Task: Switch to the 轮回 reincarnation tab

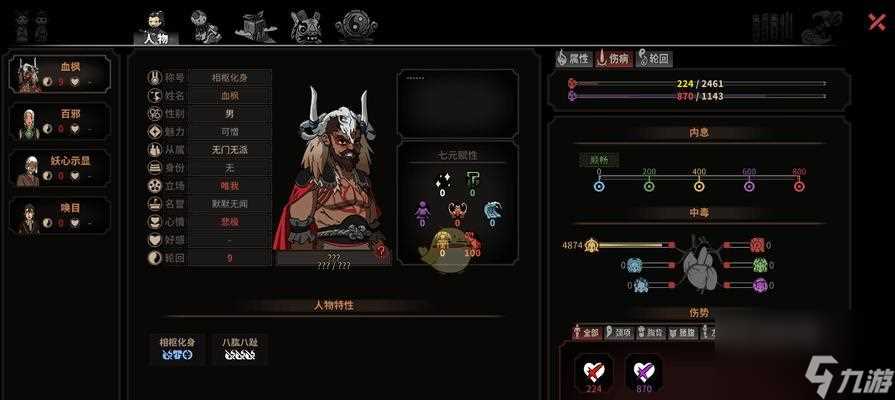Action: [x=654, y=59]
